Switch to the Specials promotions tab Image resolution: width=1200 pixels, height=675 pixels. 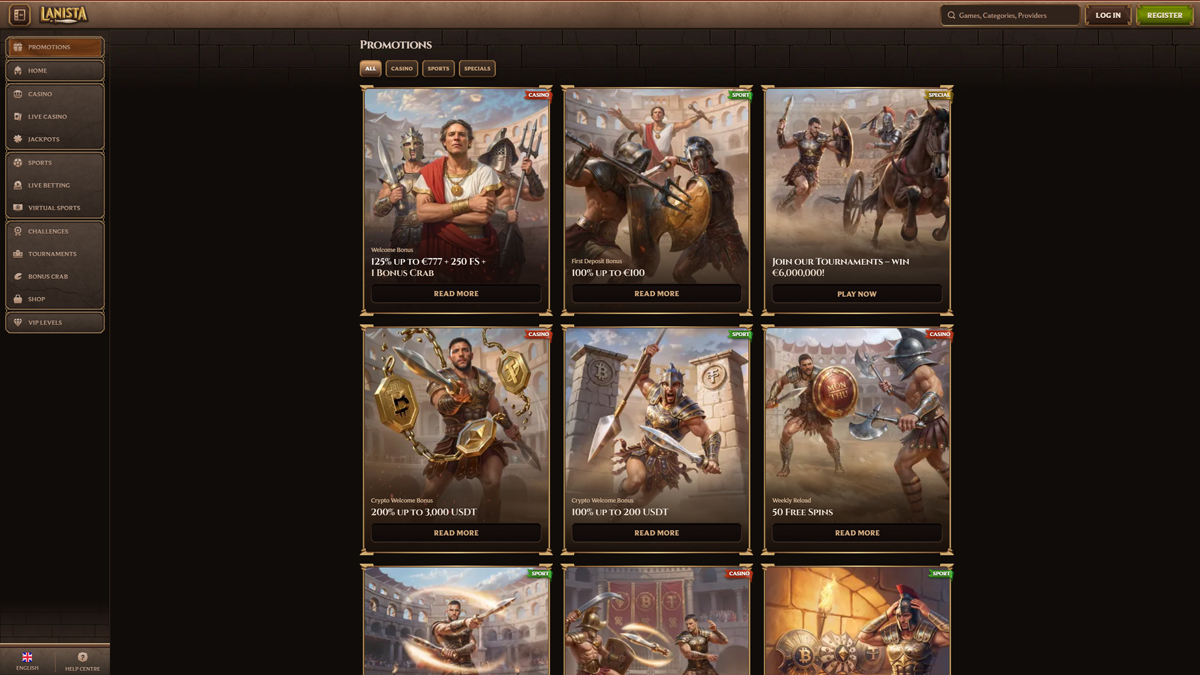point(477,69)
